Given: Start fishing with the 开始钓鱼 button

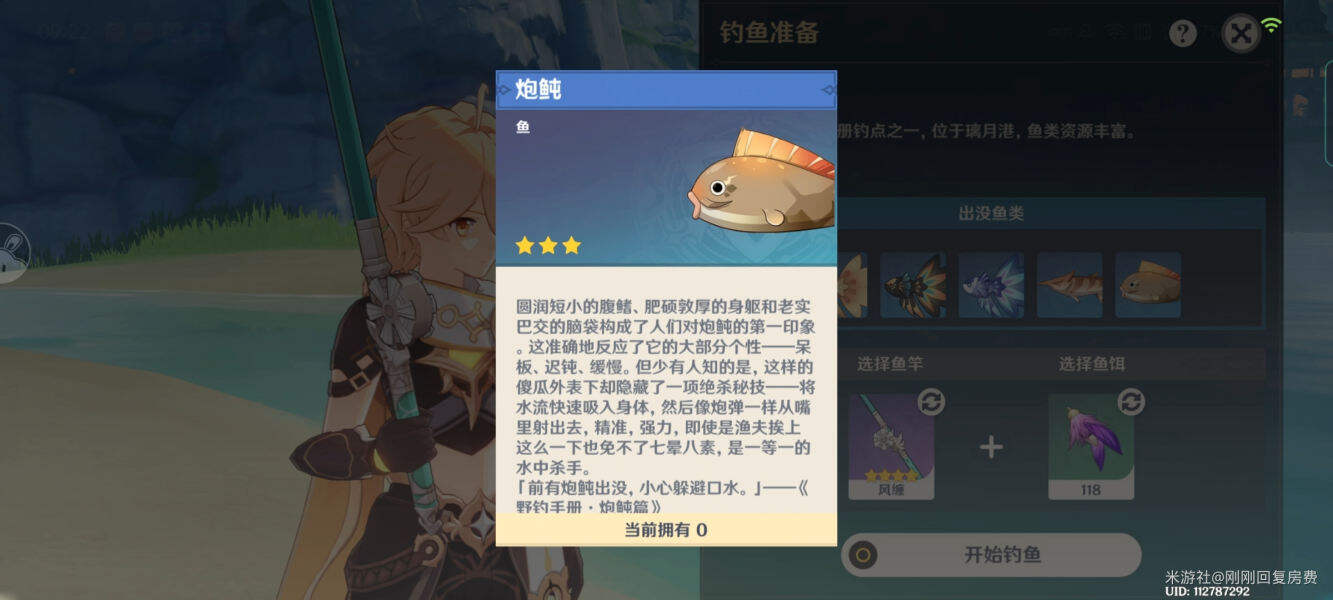Looking at the screenshot, I should [990, 554].
